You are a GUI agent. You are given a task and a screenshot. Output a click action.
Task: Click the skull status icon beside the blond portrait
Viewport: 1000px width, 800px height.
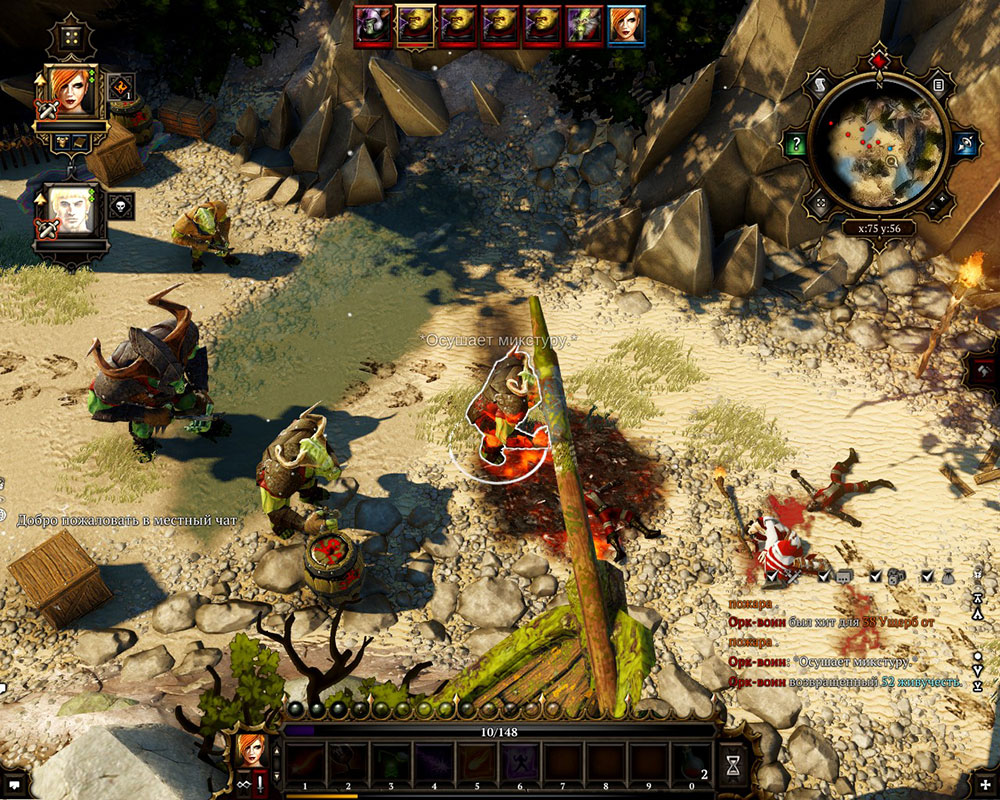[121, 206]
